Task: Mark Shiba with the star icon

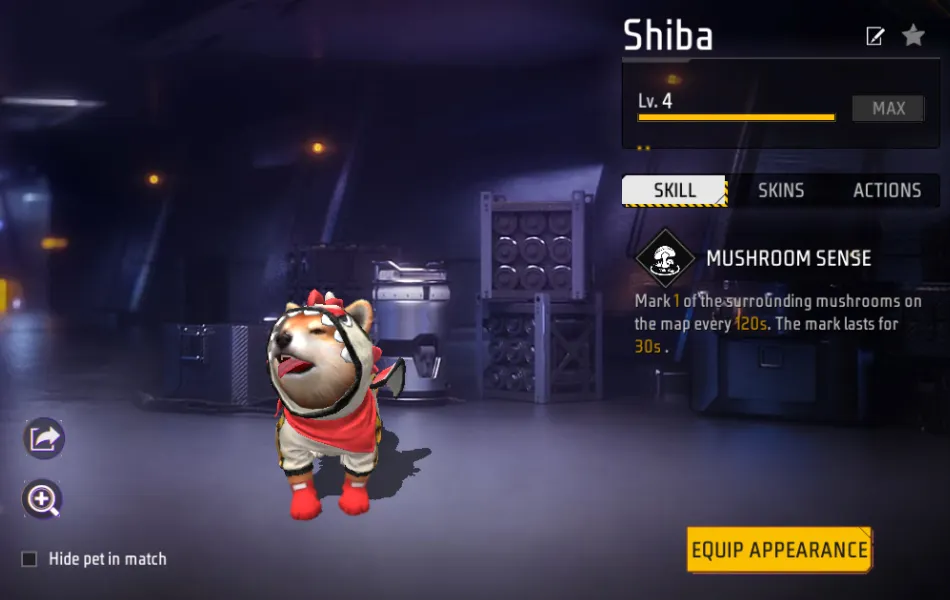Action: [x=913, y=36]
